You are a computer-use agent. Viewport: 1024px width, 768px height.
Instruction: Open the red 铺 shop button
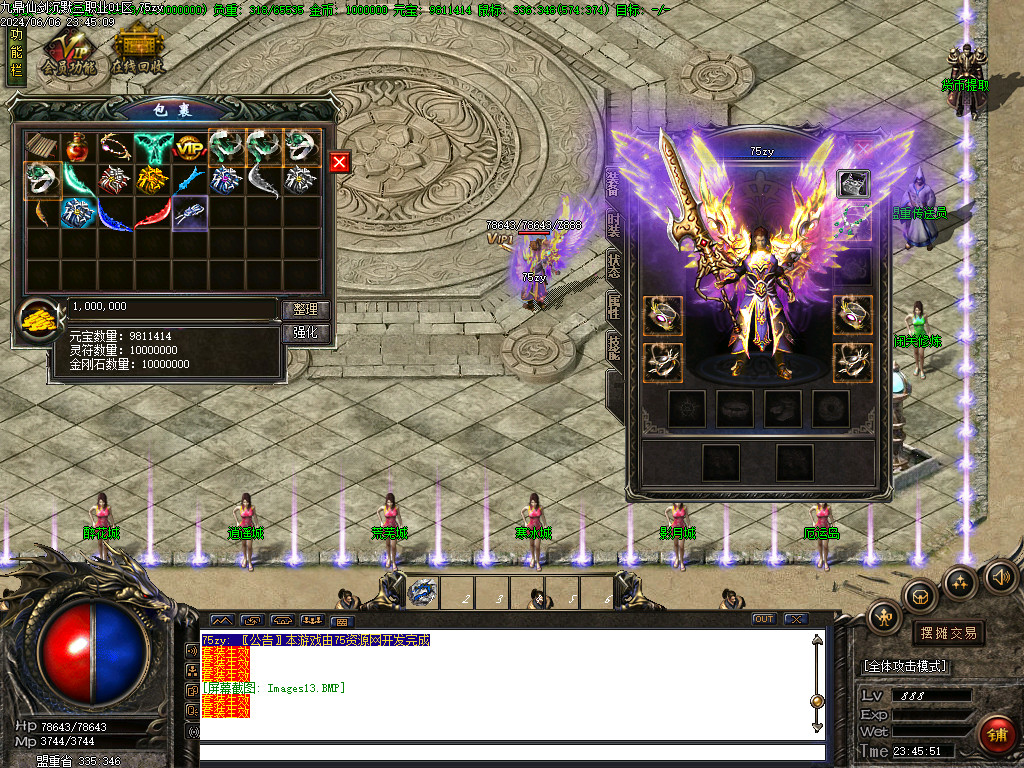pos(997,735)
